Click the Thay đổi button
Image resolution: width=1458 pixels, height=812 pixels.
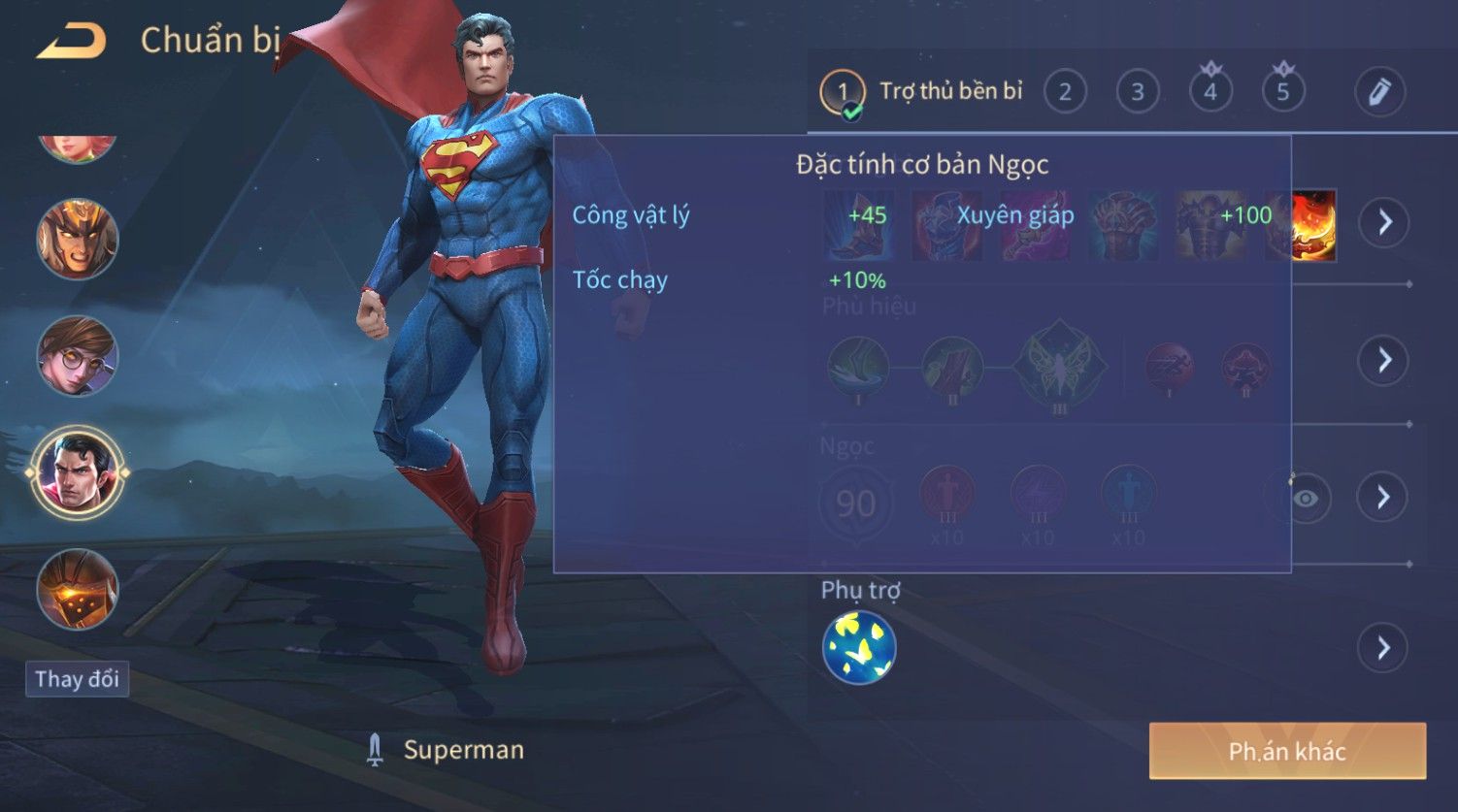77,678
